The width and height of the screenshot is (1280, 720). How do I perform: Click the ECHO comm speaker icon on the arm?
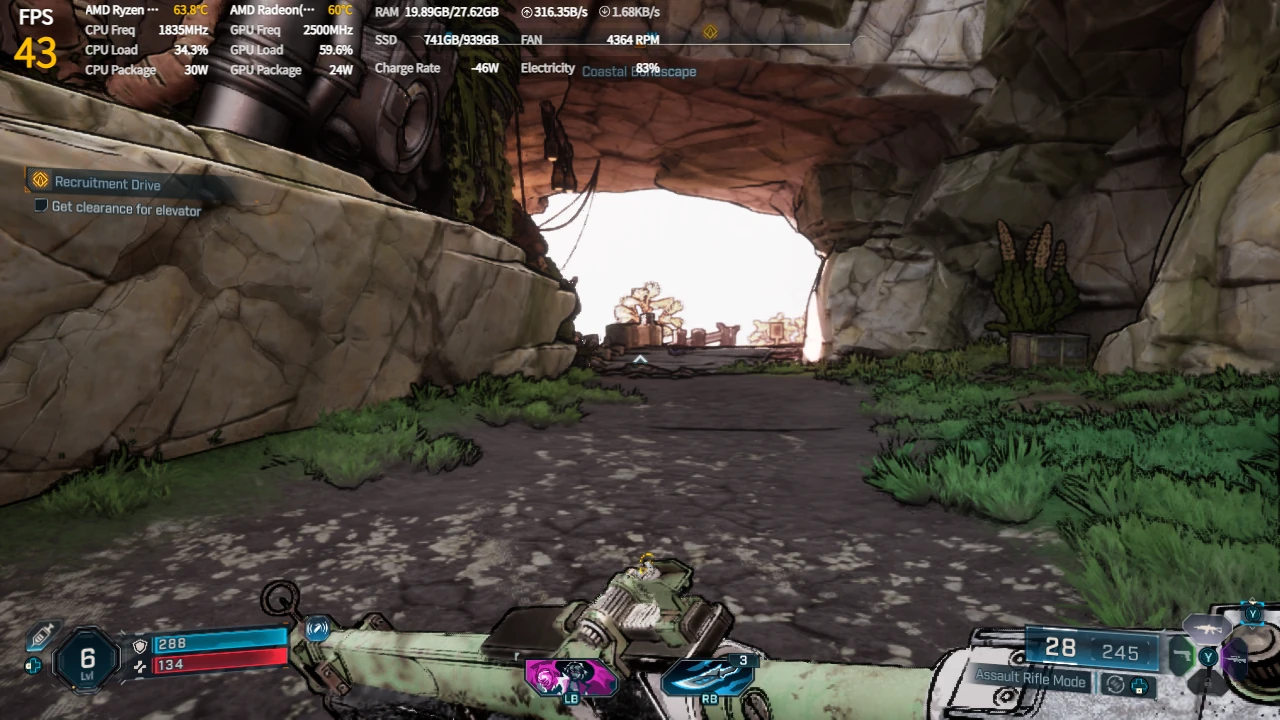(318, 629)
